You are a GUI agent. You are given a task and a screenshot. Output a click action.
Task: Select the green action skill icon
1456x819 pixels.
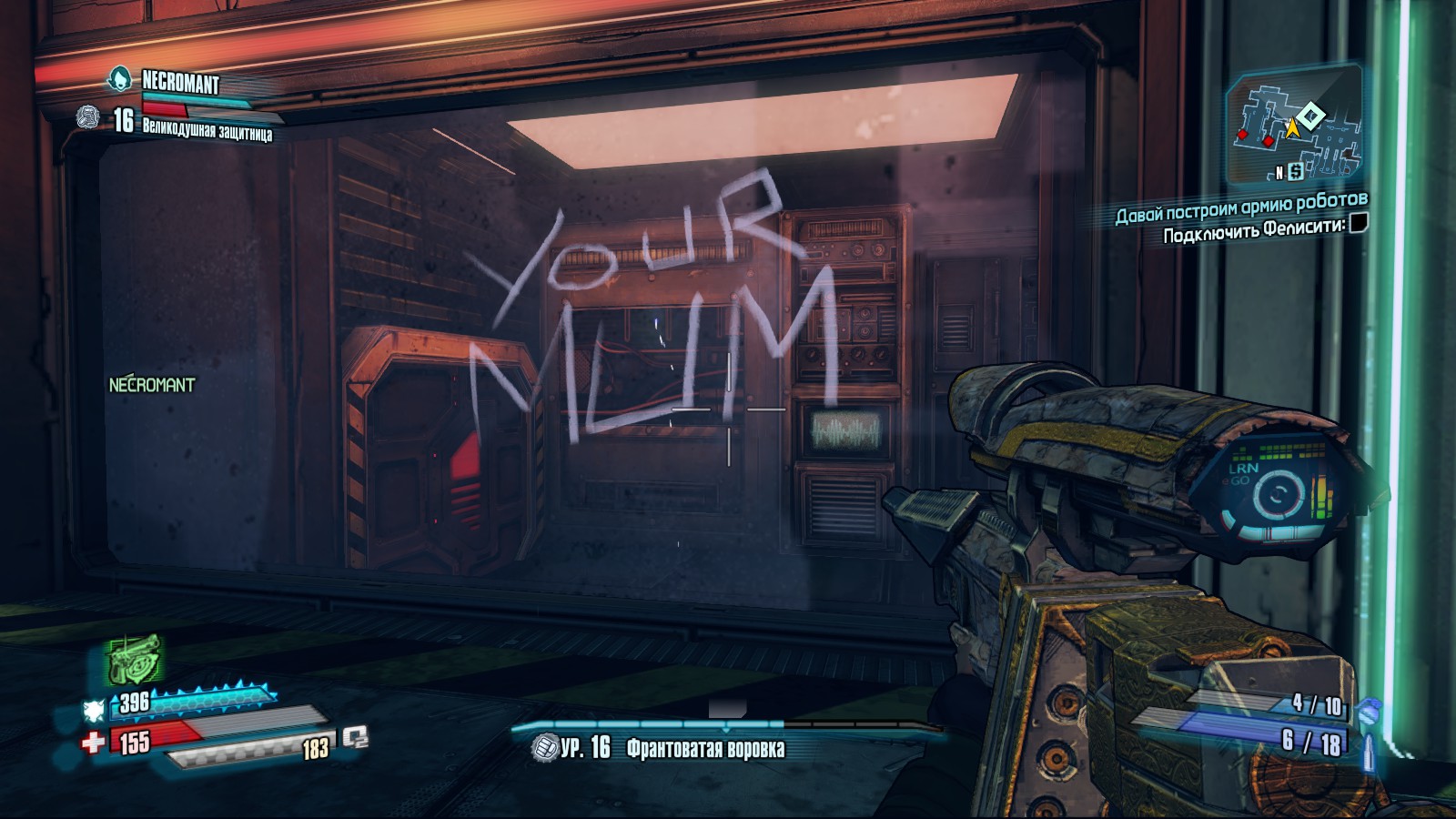(133, 659)
